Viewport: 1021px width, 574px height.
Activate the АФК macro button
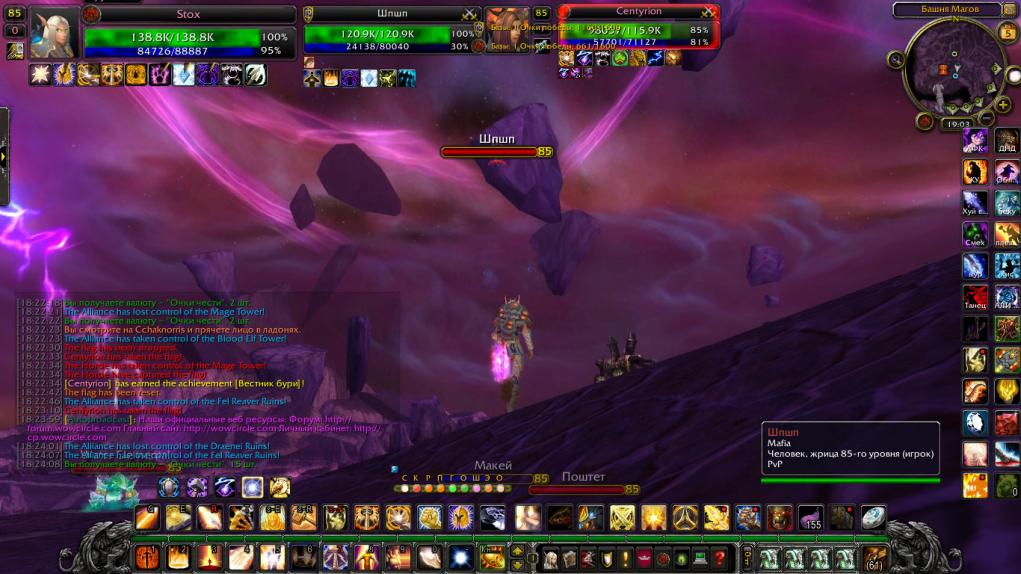975,141
